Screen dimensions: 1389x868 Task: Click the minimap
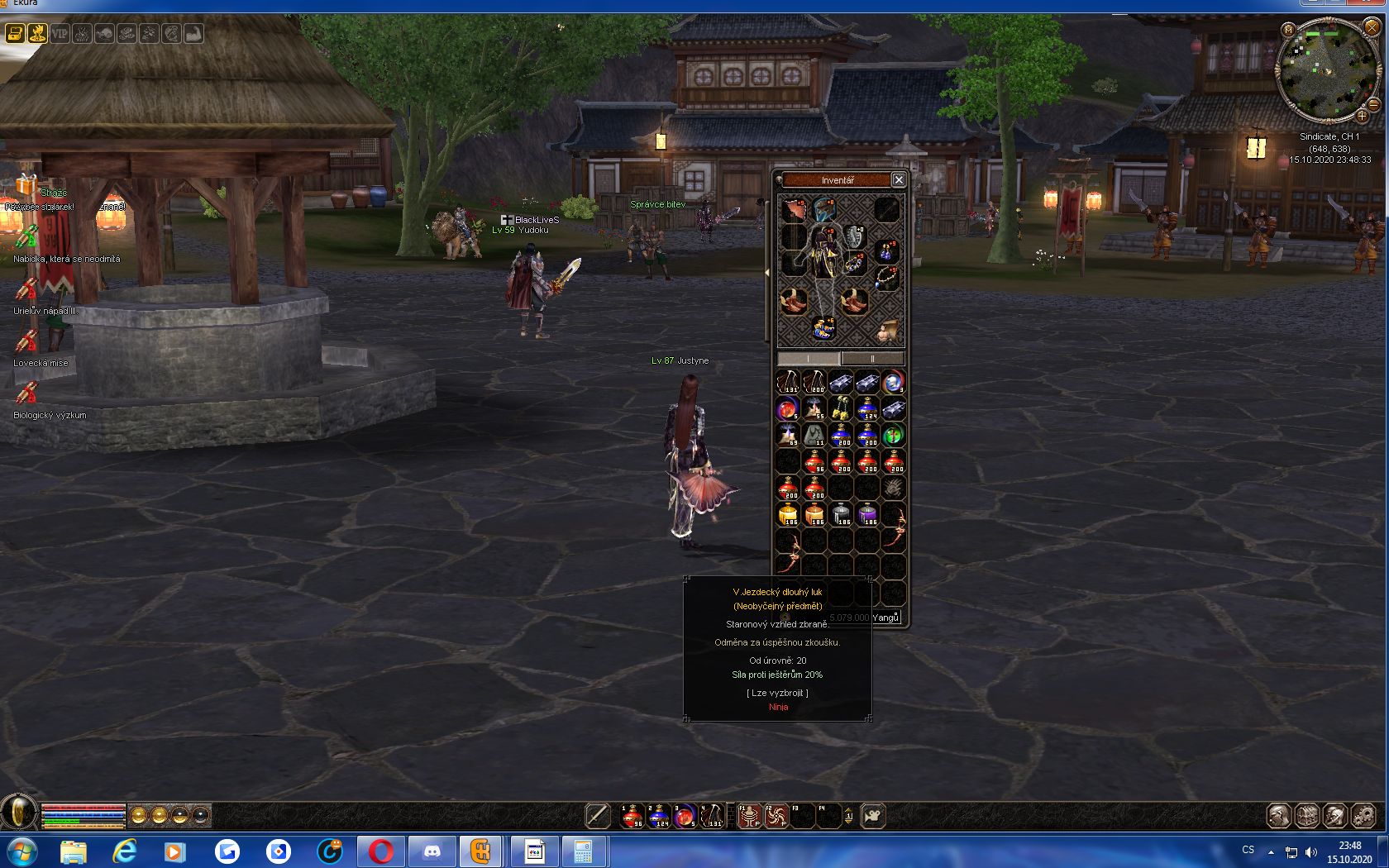pos(1329,72)
